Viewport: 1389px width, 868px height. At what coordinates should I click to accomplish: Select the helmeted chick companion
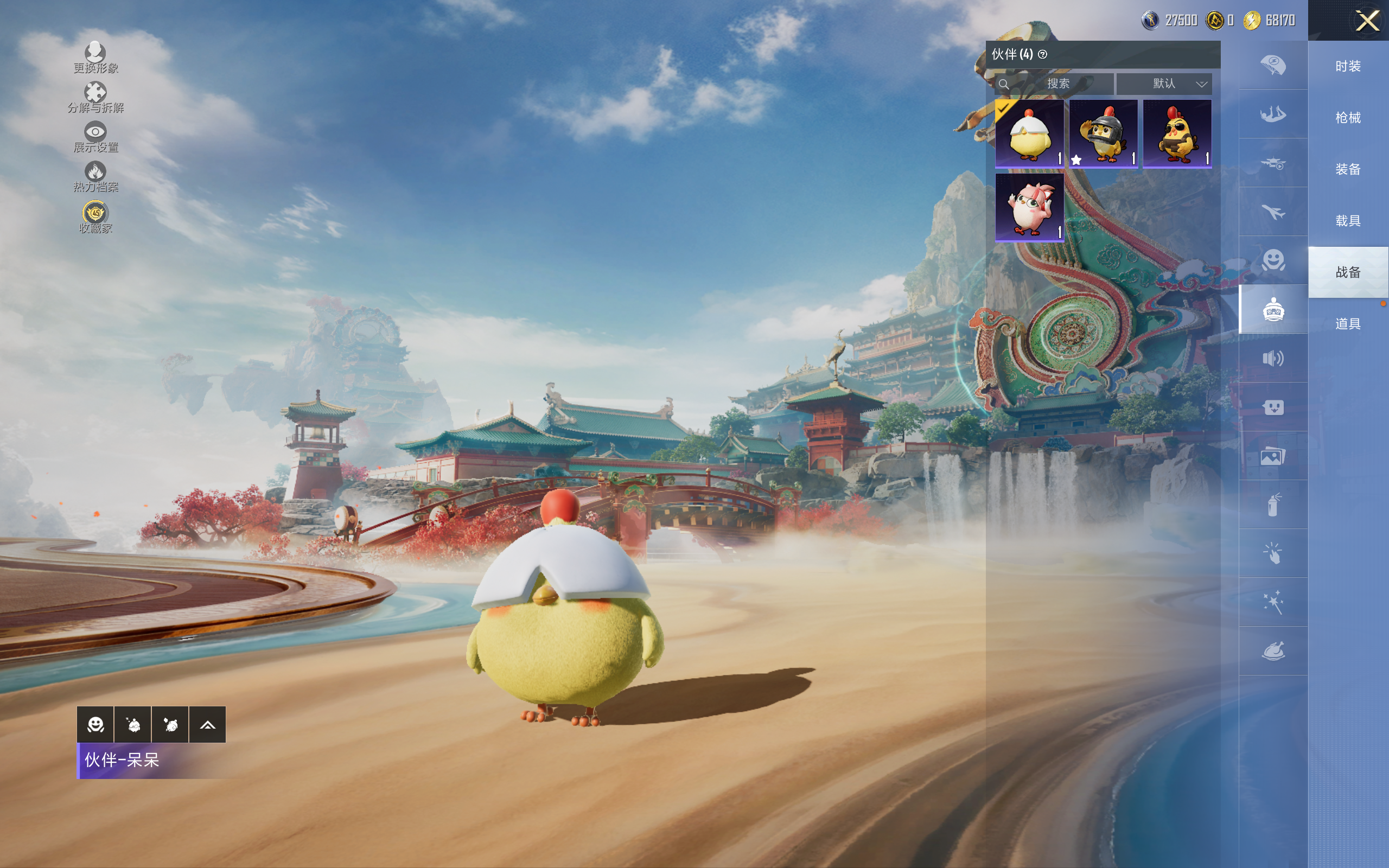tap(1103, 134)
